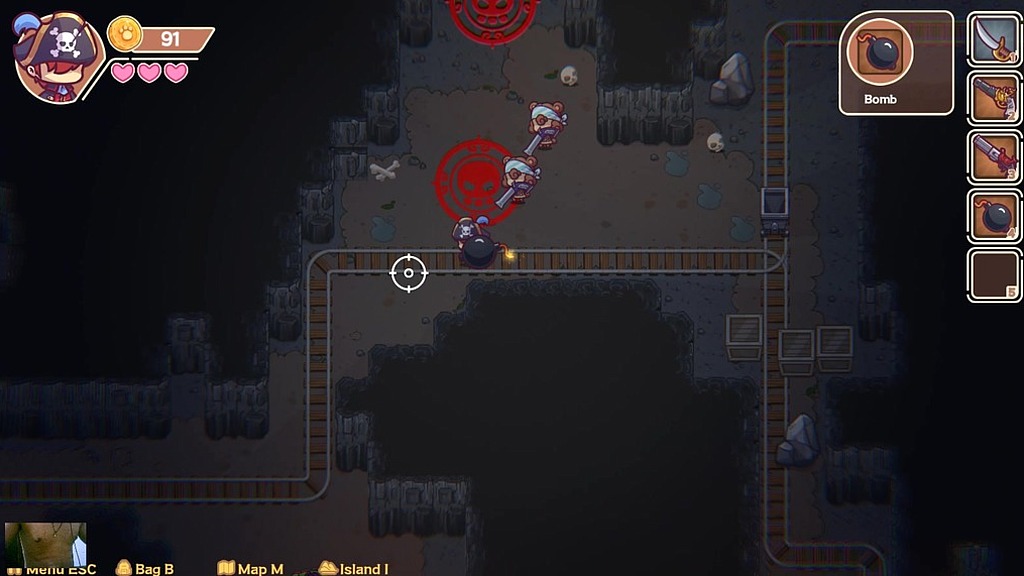This screenshot has height=576, width=1024.
Task: Click the equipped Bomb item panel
Action: click(881, 62)
